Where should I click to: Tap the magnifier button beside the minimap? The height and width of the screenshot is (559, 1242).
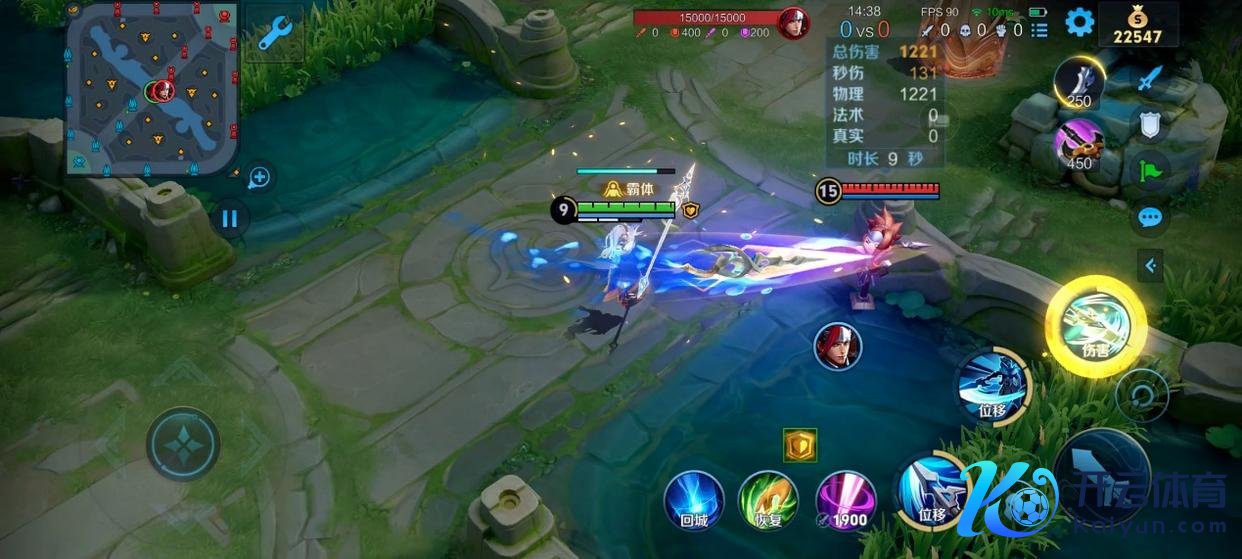(x=259, y=178)
